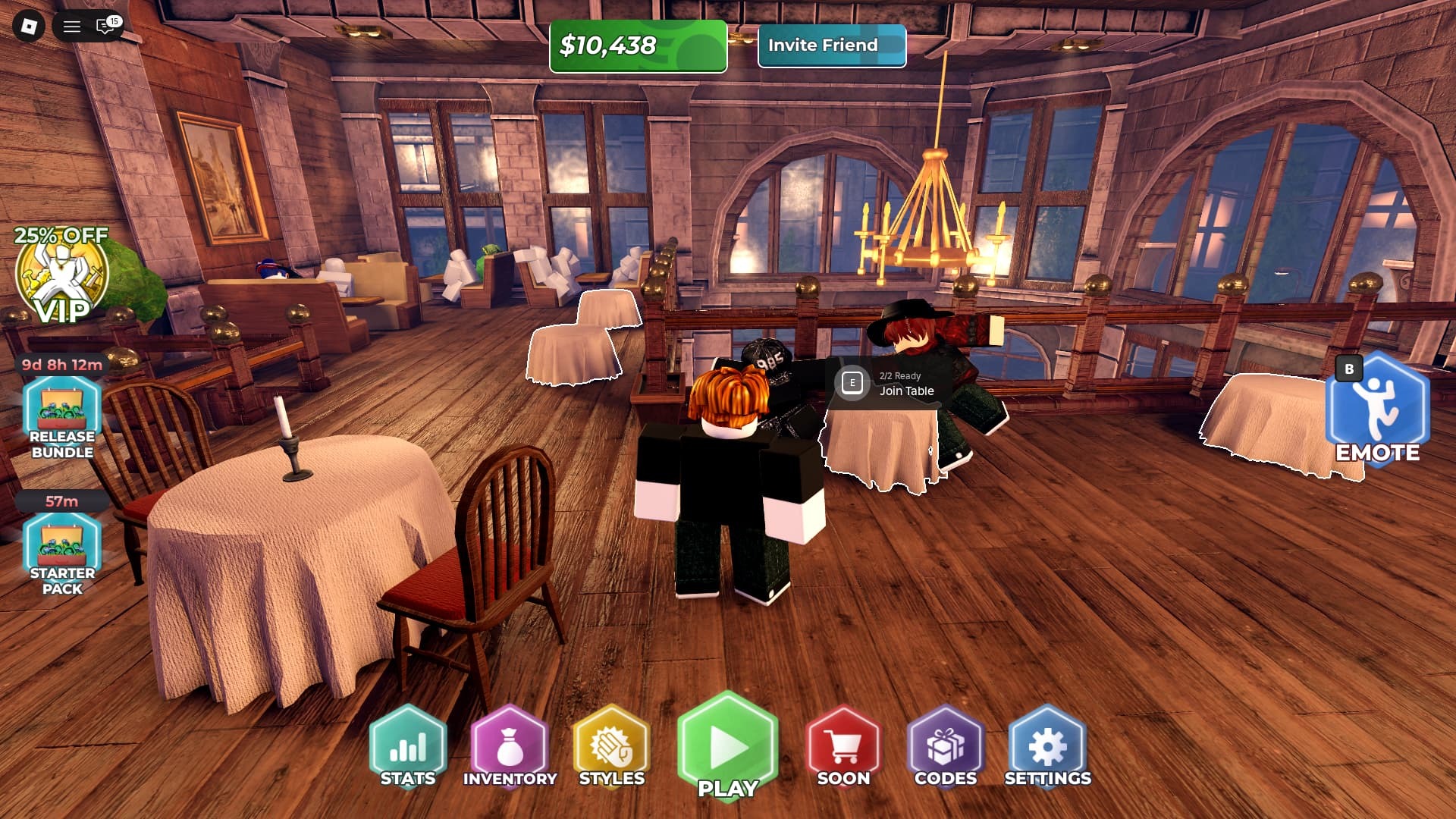Click the red Soon shop cart button
This screenshot has width=1456, height=819.
pos(843,747)
